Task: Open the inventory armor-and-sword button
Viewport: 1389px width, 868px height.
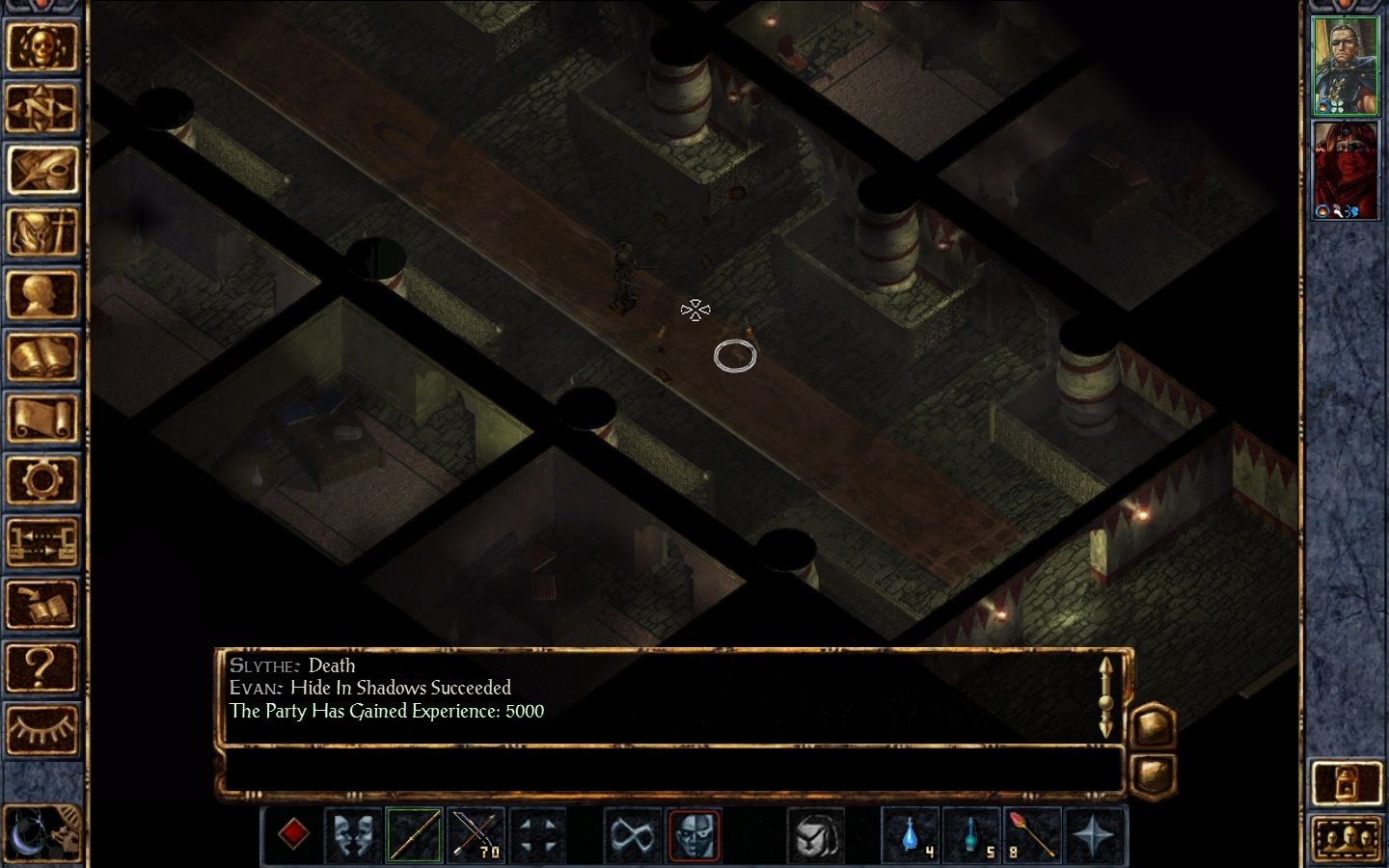Action: (41, 231)
